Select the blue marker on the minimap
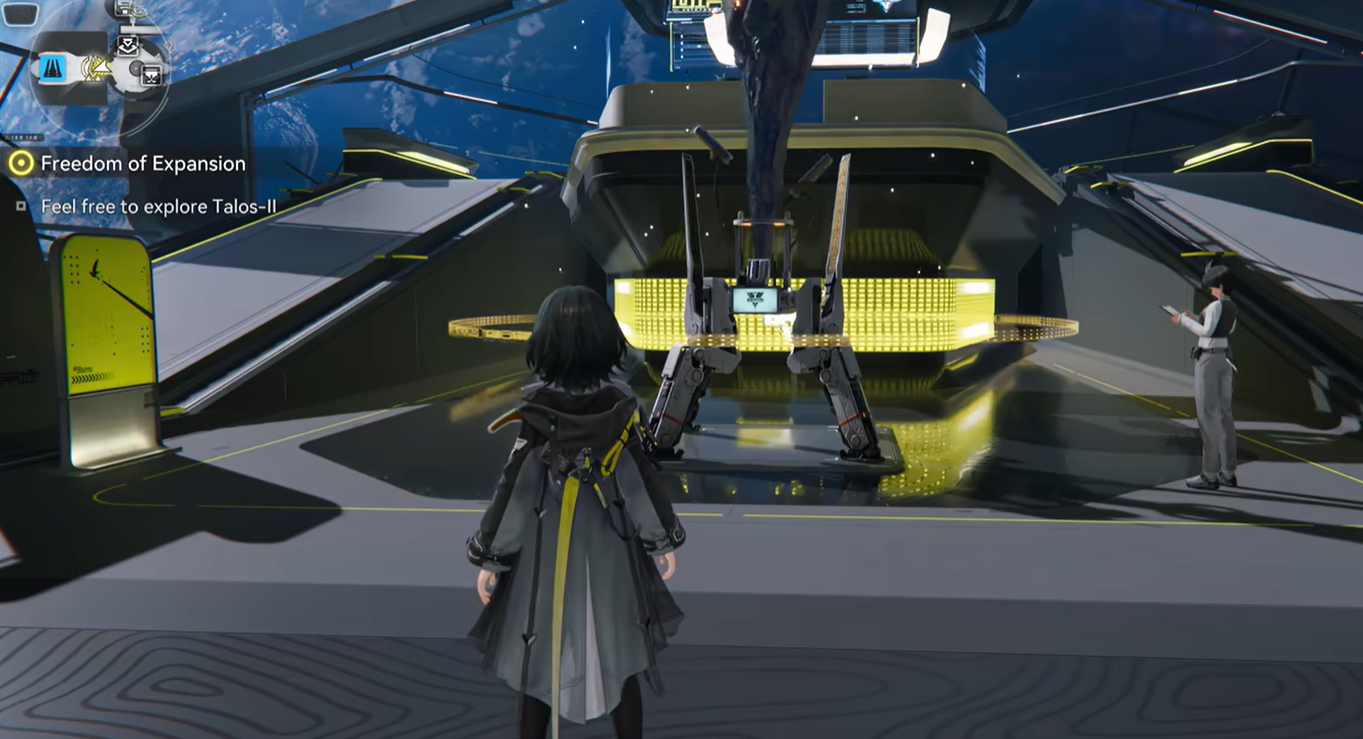Image resolution: width=1363 pixels, height=739 pixels. coord(53,68)
